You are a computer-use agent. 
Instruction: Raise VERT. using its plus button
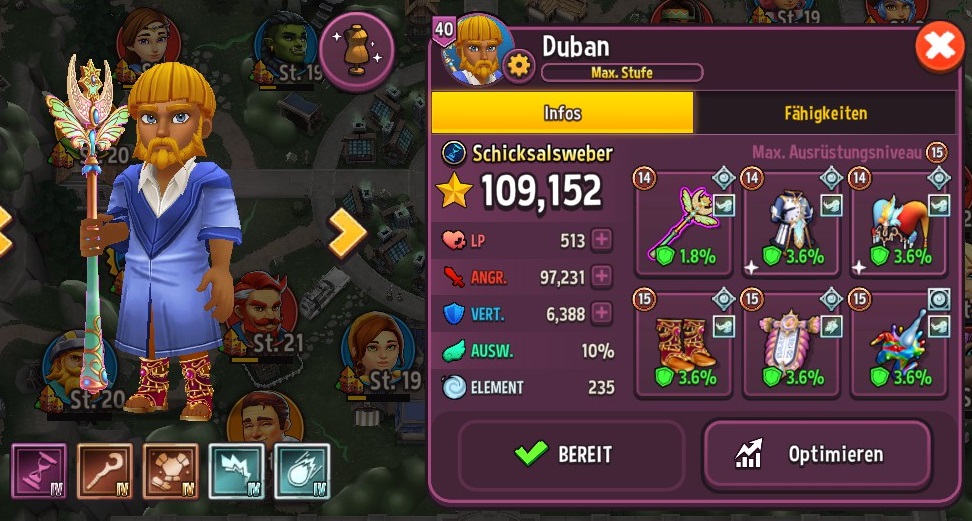coord(602,314)
